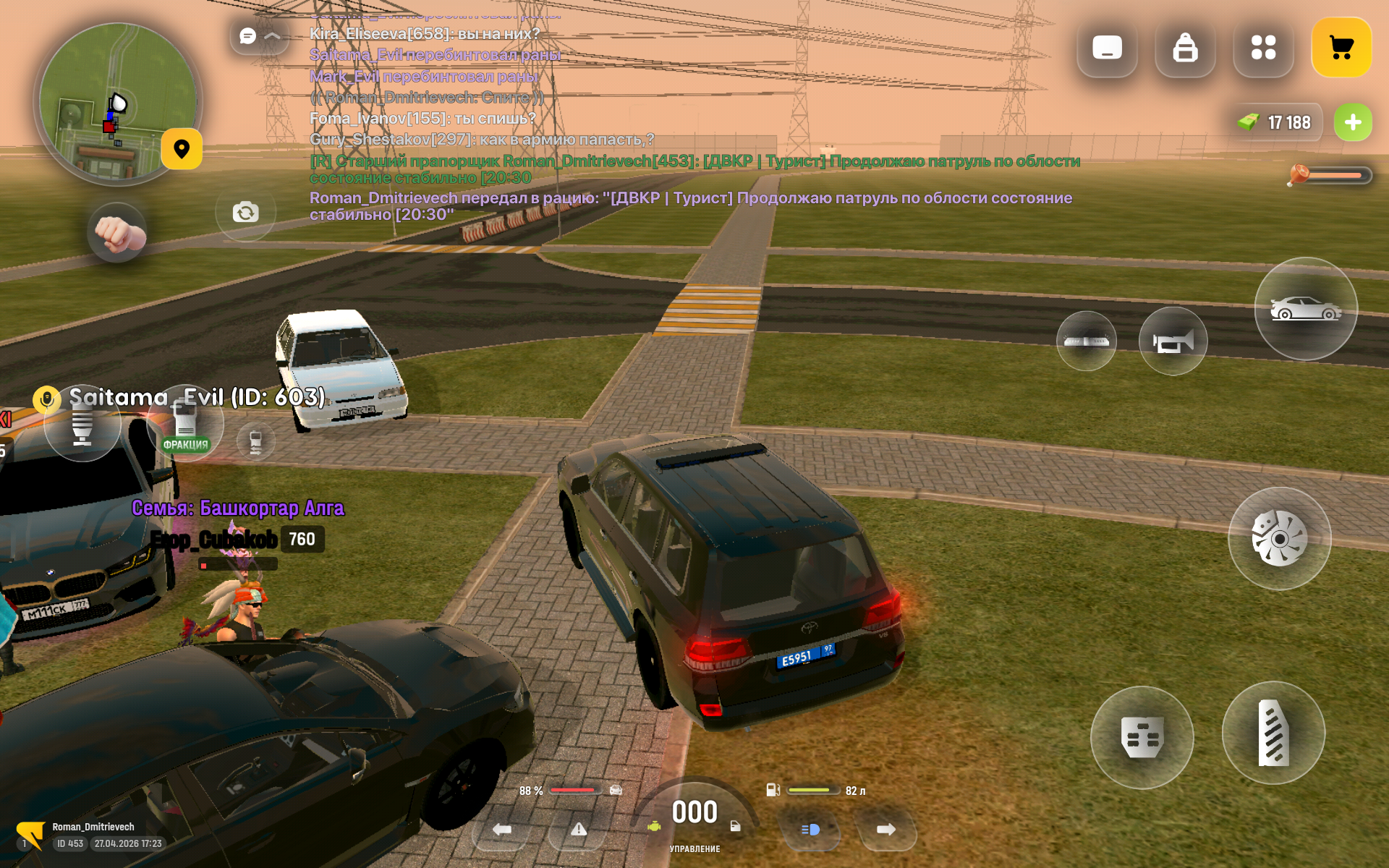Toggle the police siren lightbar
Image resolution: width=1389 pixels, height=868 pixels.
click(x=1086, y=341)
